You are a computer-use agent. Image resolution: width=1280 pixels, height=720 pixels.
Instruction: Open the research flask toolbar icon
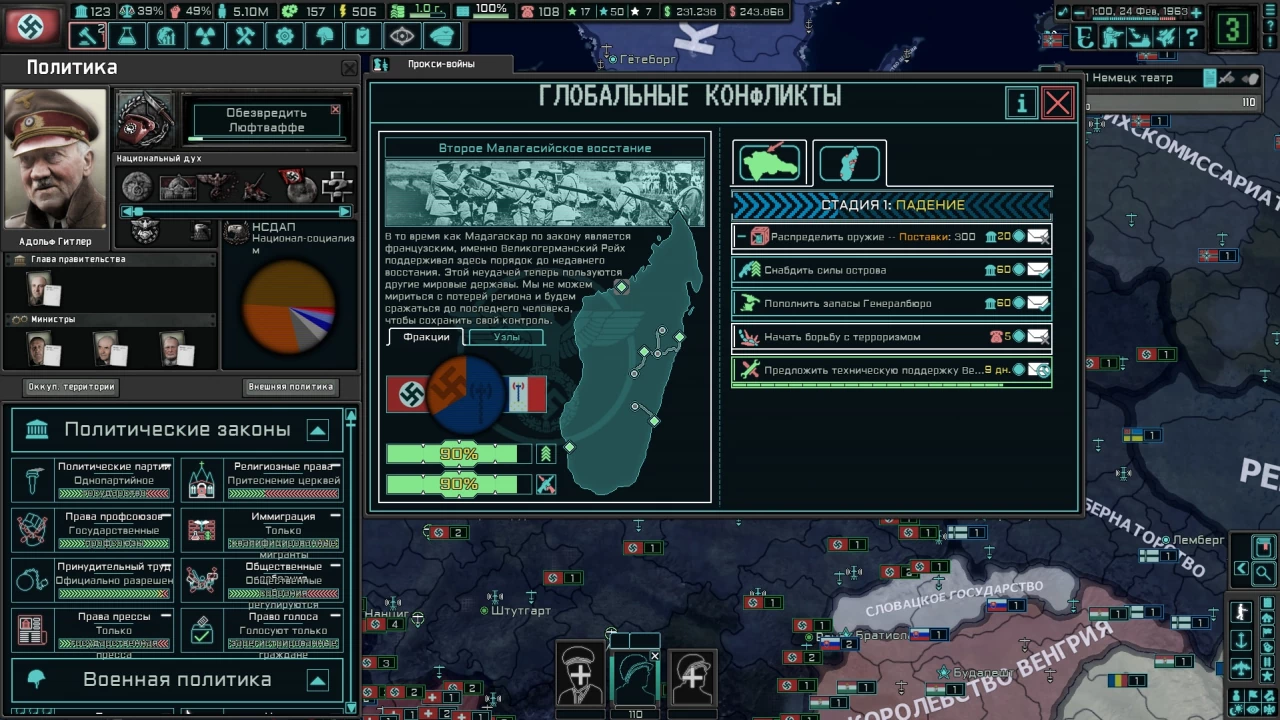(x=127, y=37)
